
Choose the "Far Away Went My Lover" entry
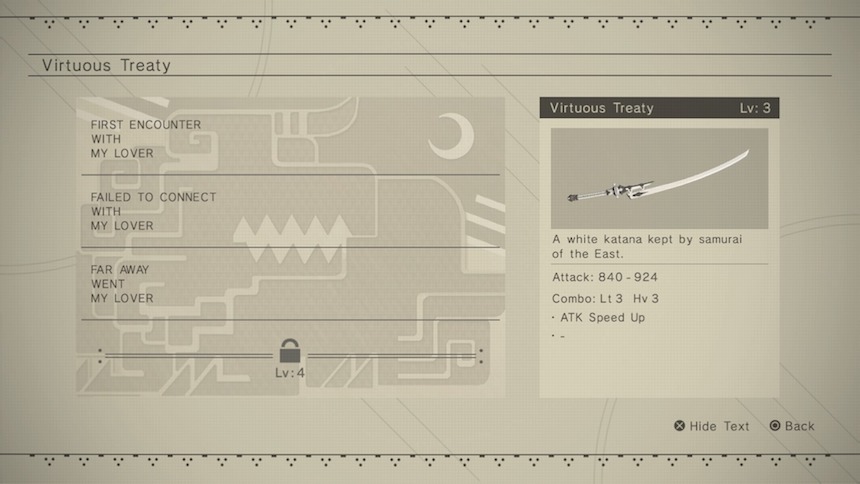pos(123,284)
